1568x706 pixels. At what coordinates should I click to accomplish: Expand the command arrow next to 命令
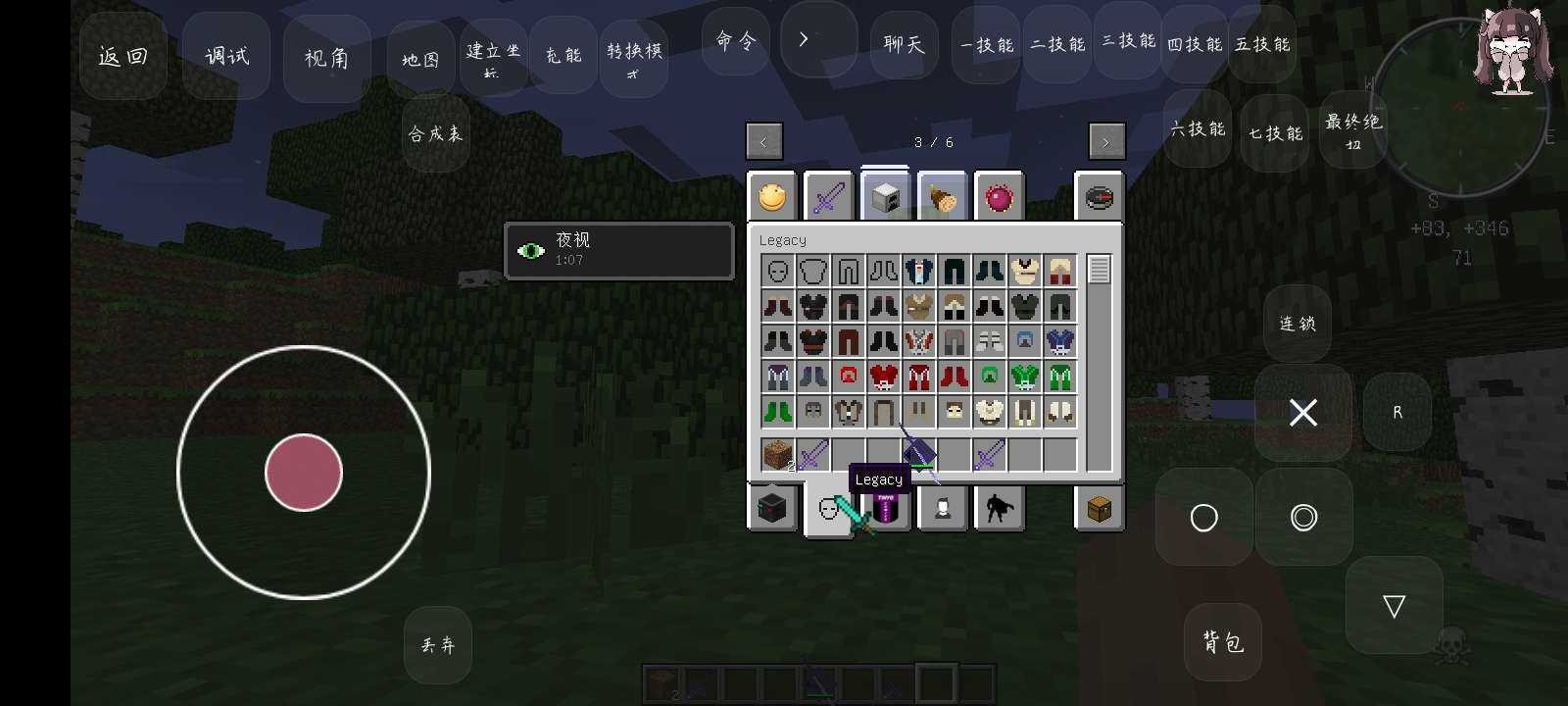click(x=804, y=39)
